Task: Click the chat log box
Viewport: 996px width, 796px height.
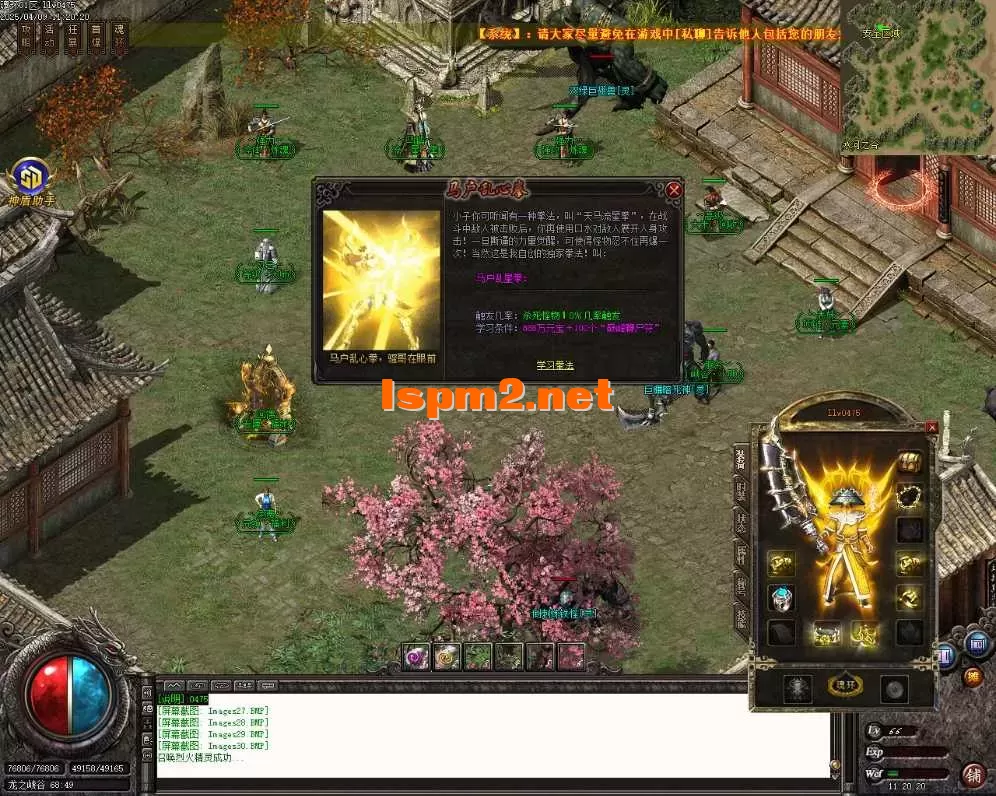Action: (490, 735)
